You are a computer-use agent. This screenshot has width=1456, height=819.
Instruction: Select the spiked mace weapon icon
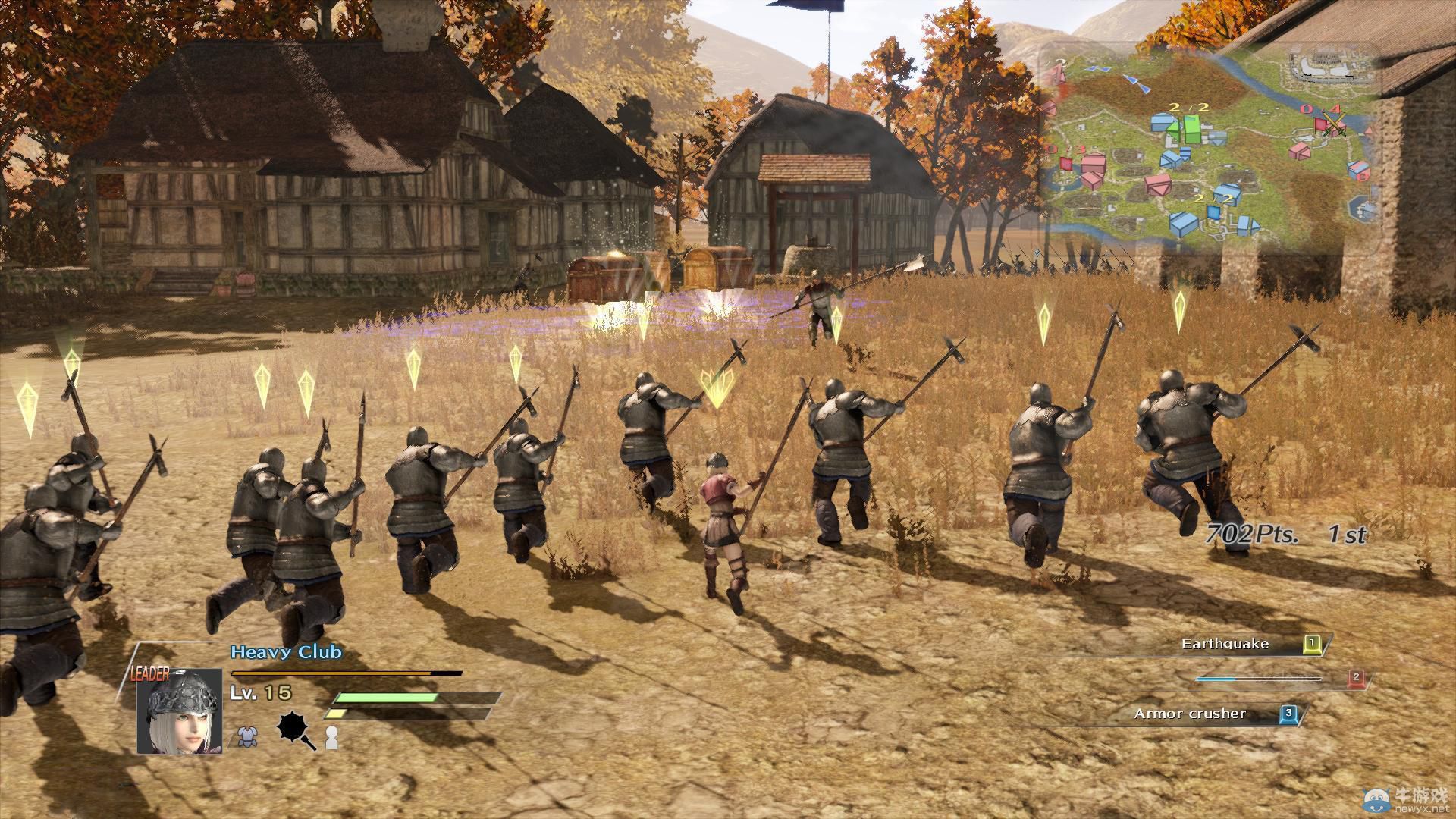pos(295,731)
